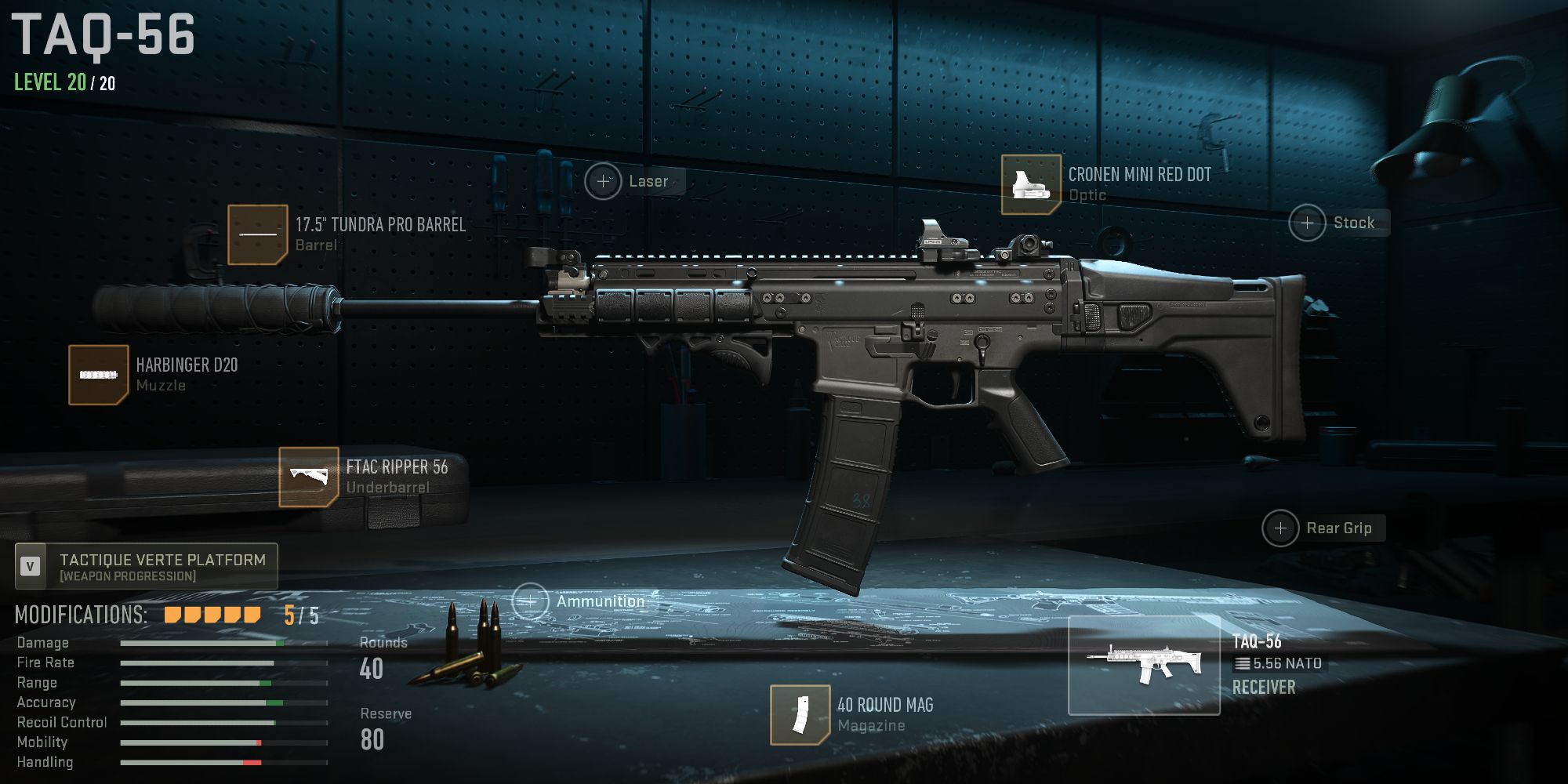Open the empty Stock attachment slot
1568x784 pixels.
[x=1308, y=223]
